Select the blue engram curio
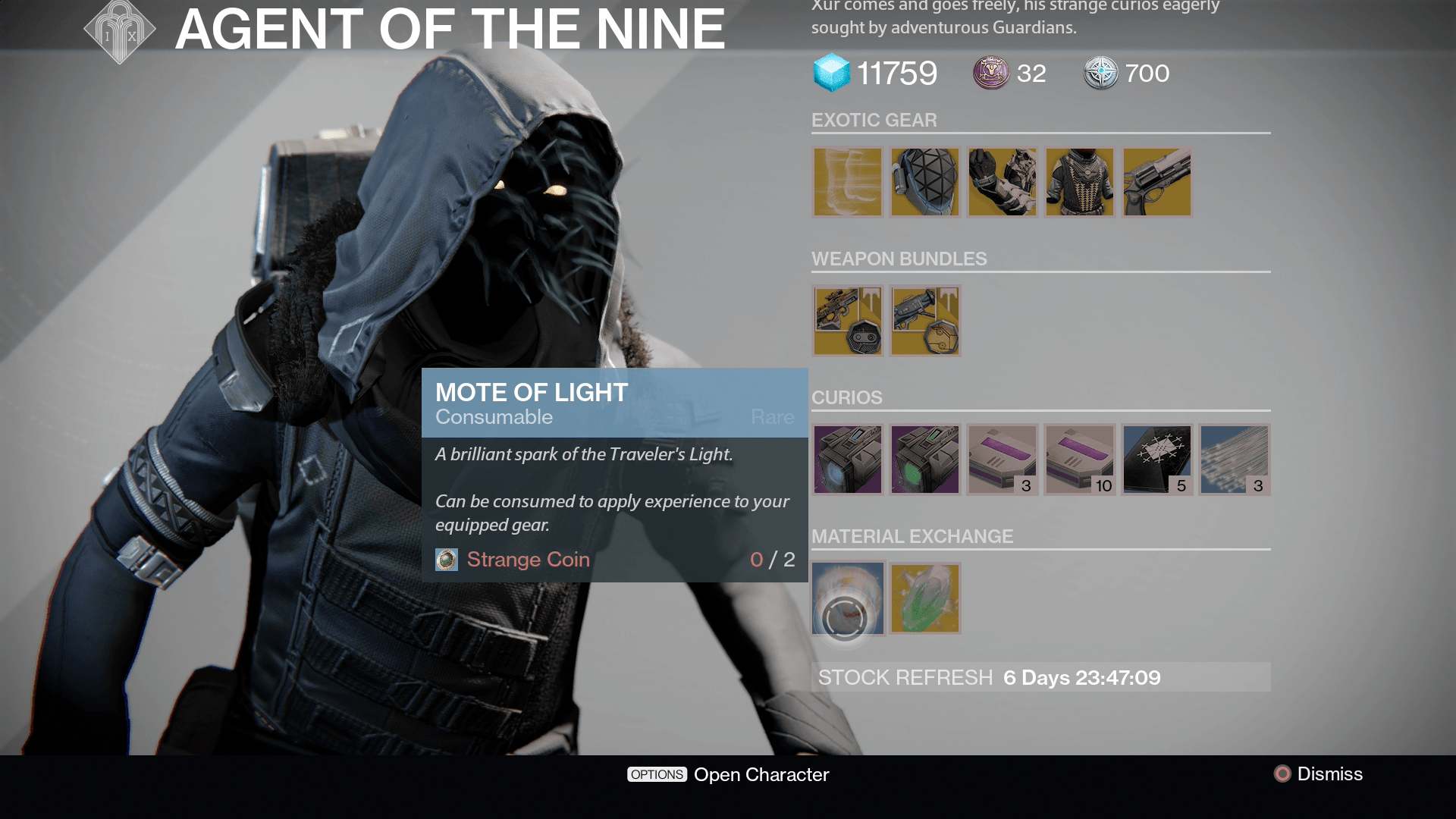Image resolution: width=1456 pixels, height=819 pixels. click(x=847, y=459)
